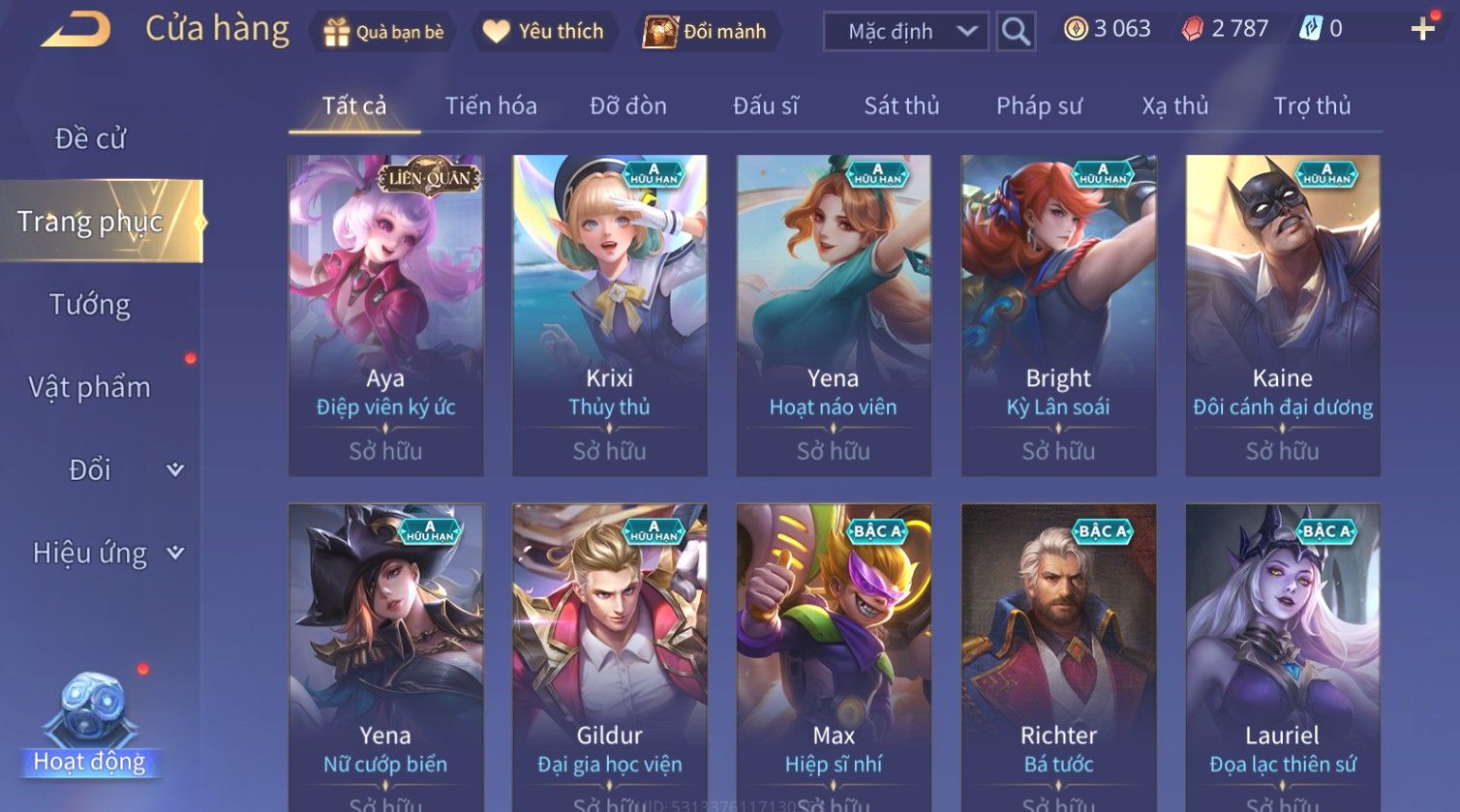The image size is (1460, 812).
Task: Go to the Vật phẩm items category
Action: (x=90, y=387)
